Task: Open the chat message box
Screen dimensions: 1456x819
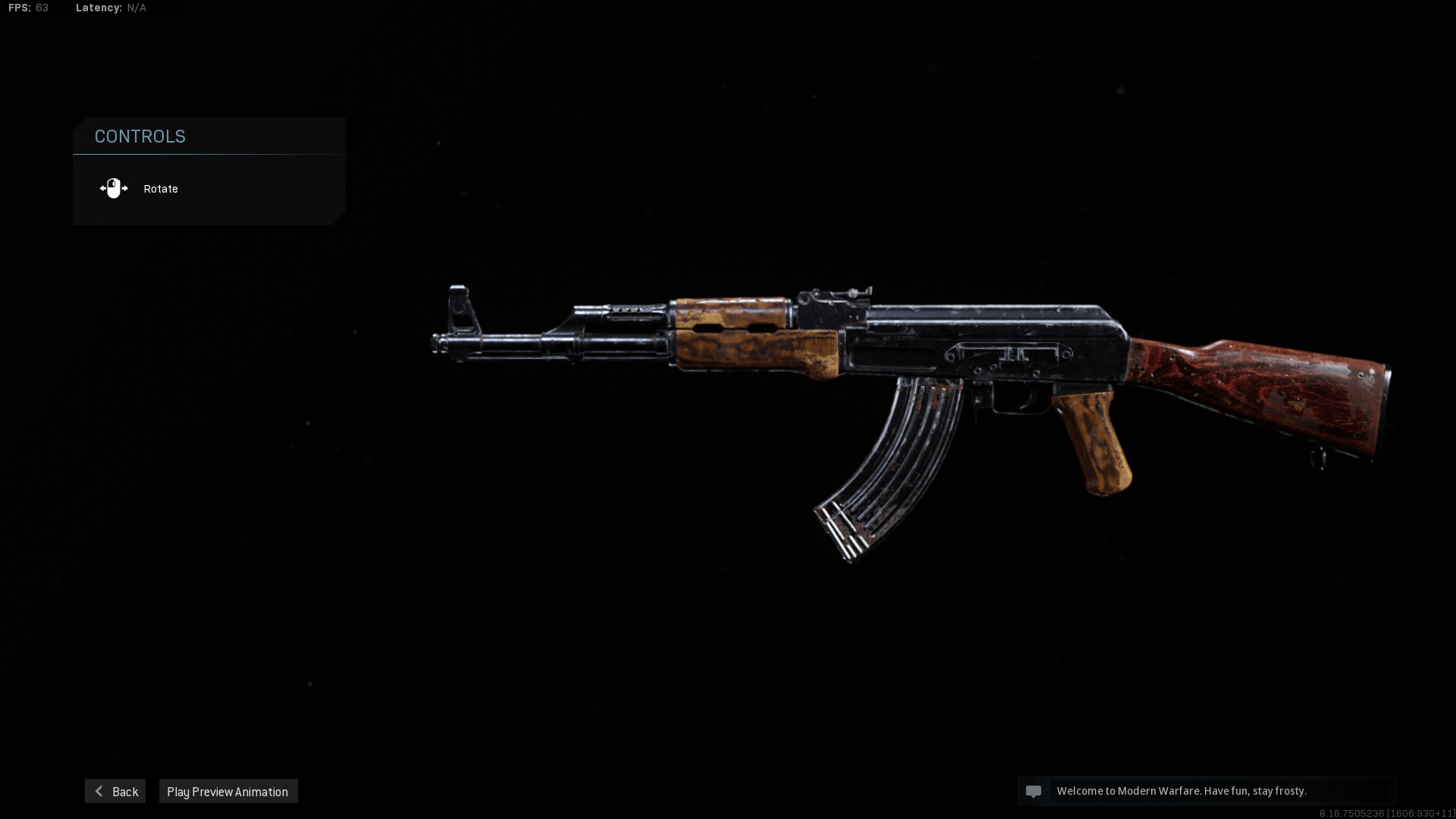Action: (1206, 791)
